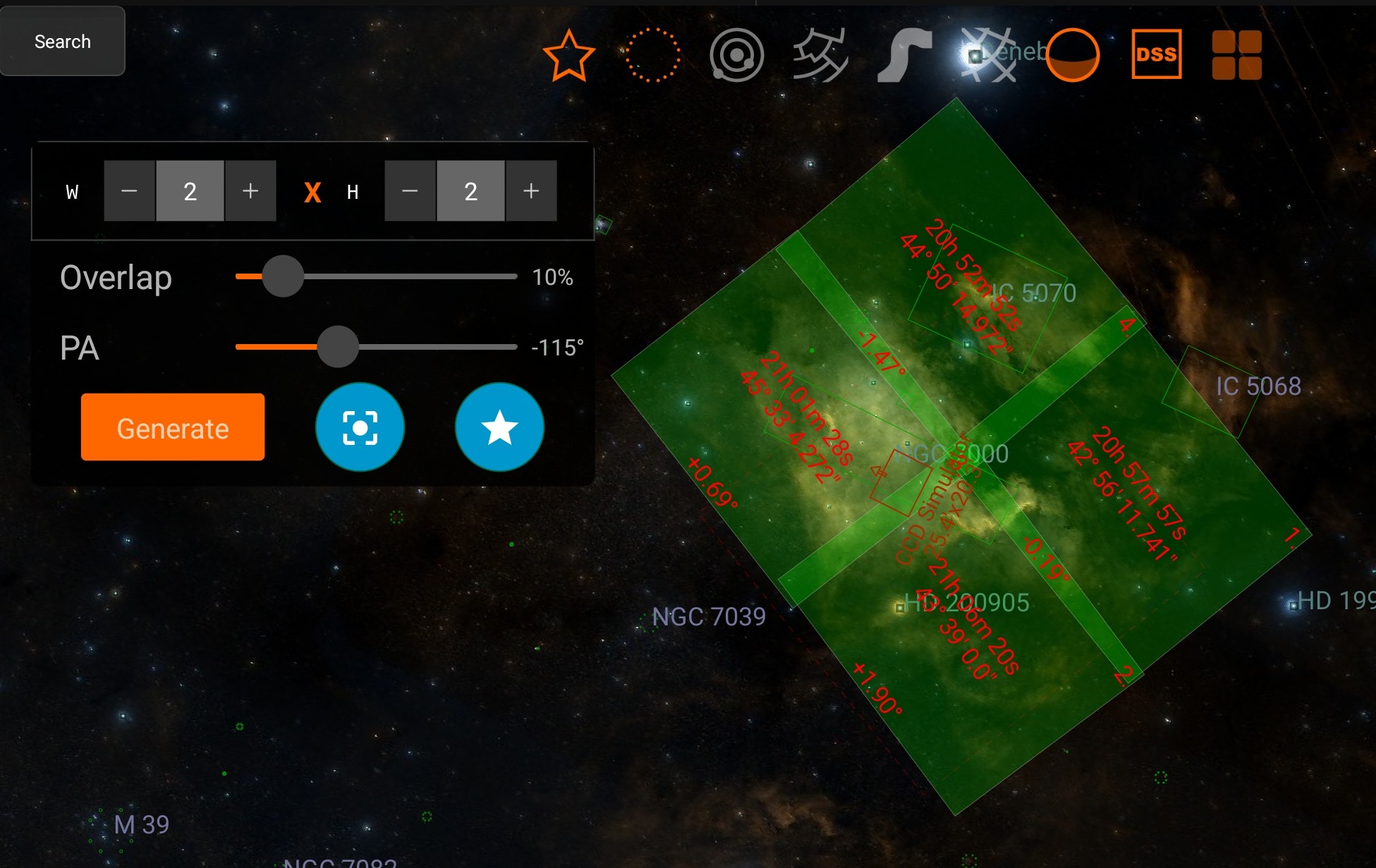Open the four-square grid mosaic icon
The image size is (1376, 868).
1237,55
